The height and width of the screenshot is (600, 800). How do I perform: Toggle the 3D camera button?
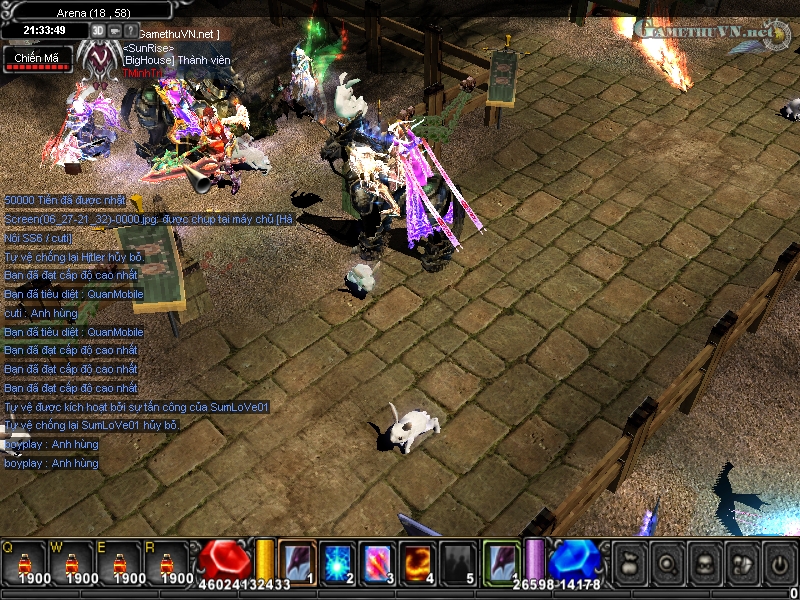click(98, 30)
